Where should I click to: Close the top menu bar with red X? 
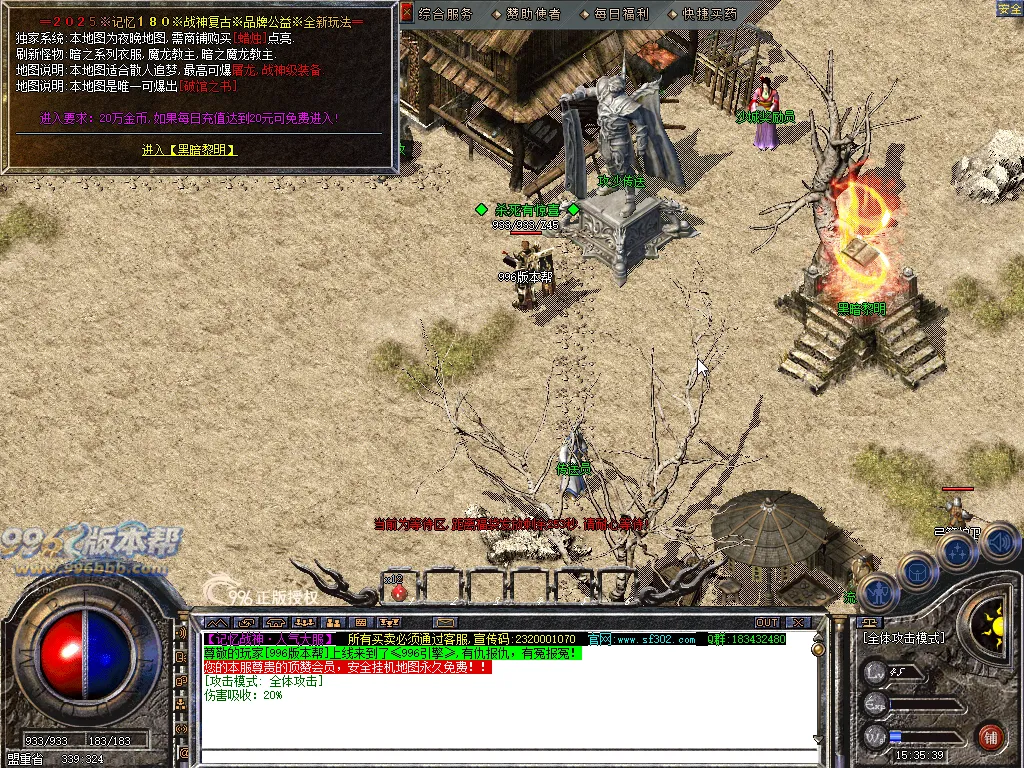406,13
